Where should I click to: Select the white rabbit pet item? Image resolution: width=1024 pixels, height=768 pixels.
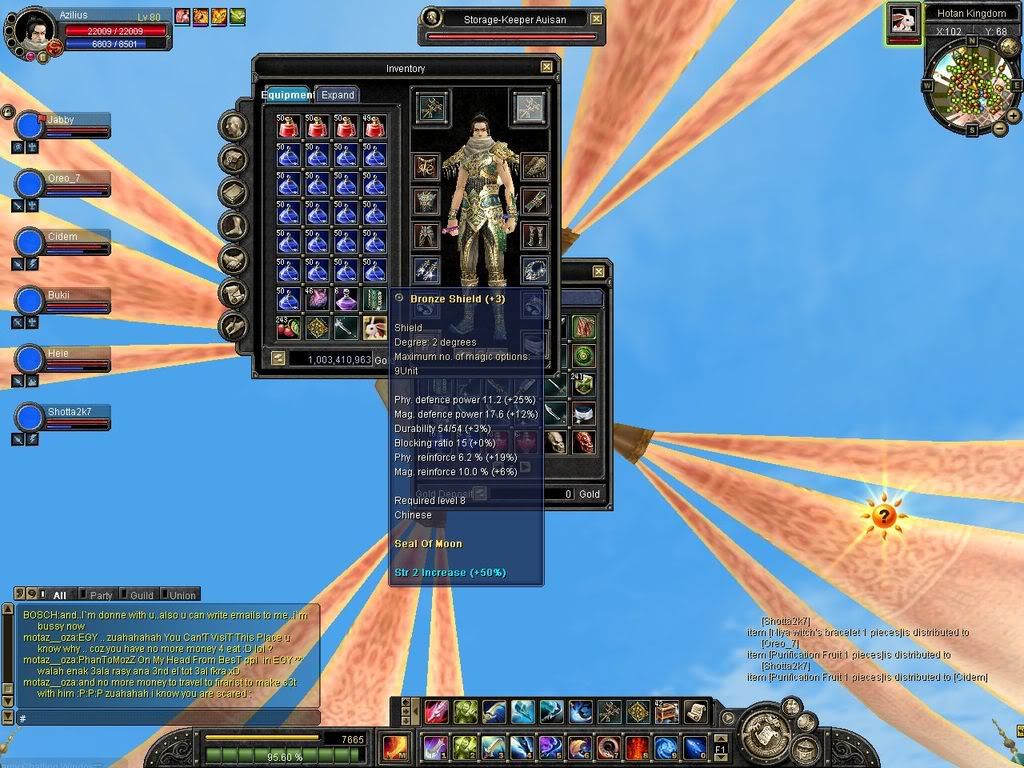(375, 327)
